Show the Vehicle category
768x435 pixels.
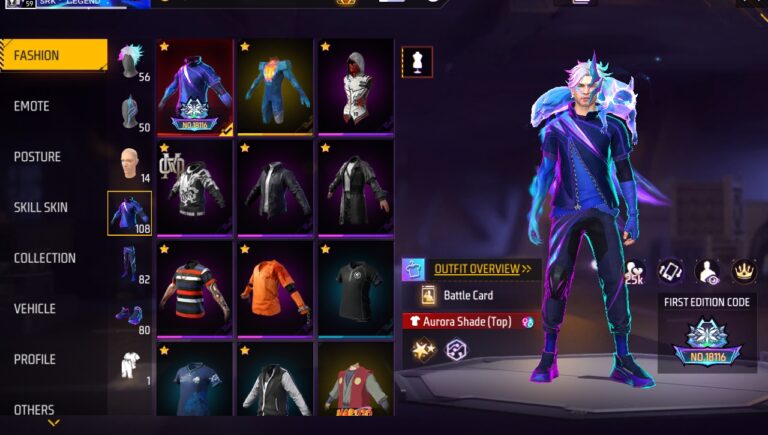pos(35,309)
